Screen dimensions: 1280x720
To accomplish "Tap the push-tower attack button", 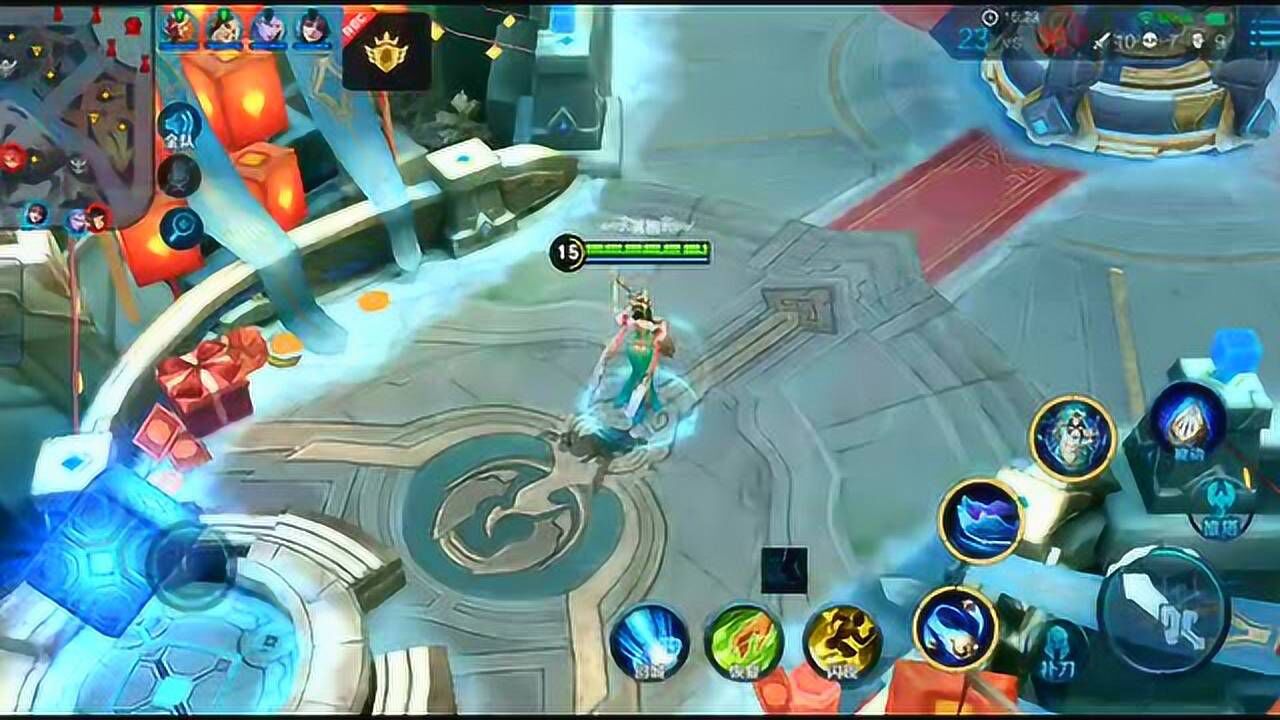I will coord(1221,506).
